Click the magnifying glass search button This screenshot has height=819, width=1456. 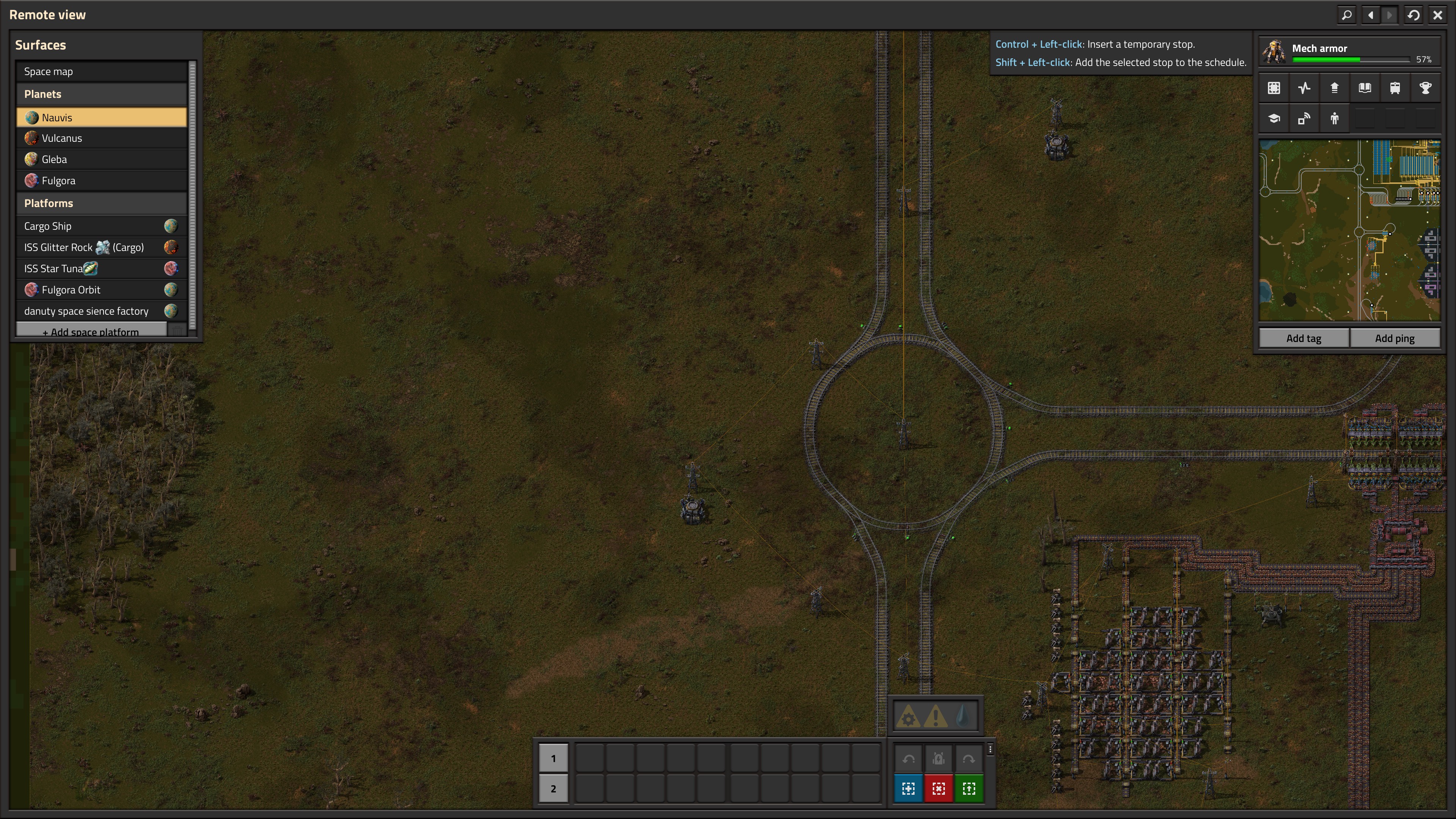[1347, 15]
